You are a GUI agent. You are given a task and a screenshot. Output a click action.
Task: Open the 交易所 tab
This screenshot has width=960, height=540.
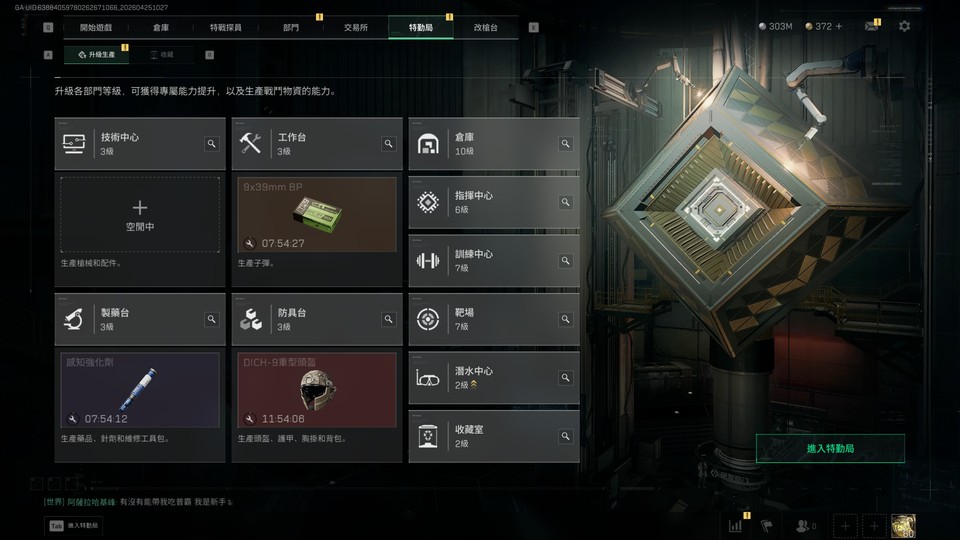click(355, 27)
